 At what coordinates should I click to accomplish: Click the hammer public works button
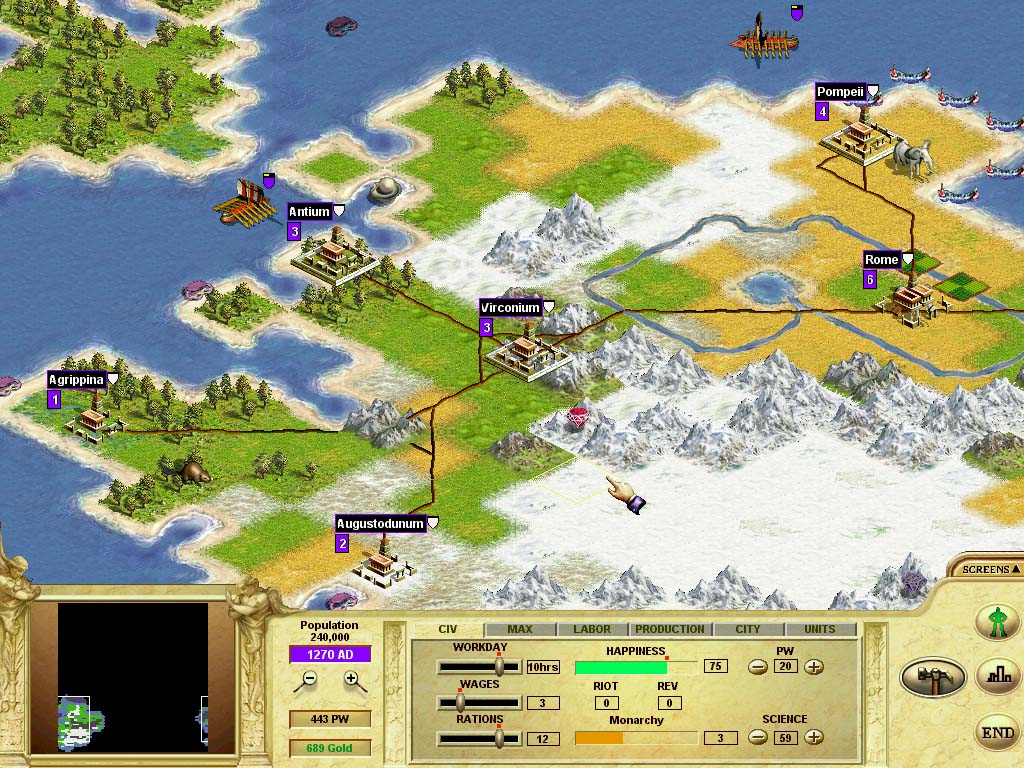(x=932, y=677)
